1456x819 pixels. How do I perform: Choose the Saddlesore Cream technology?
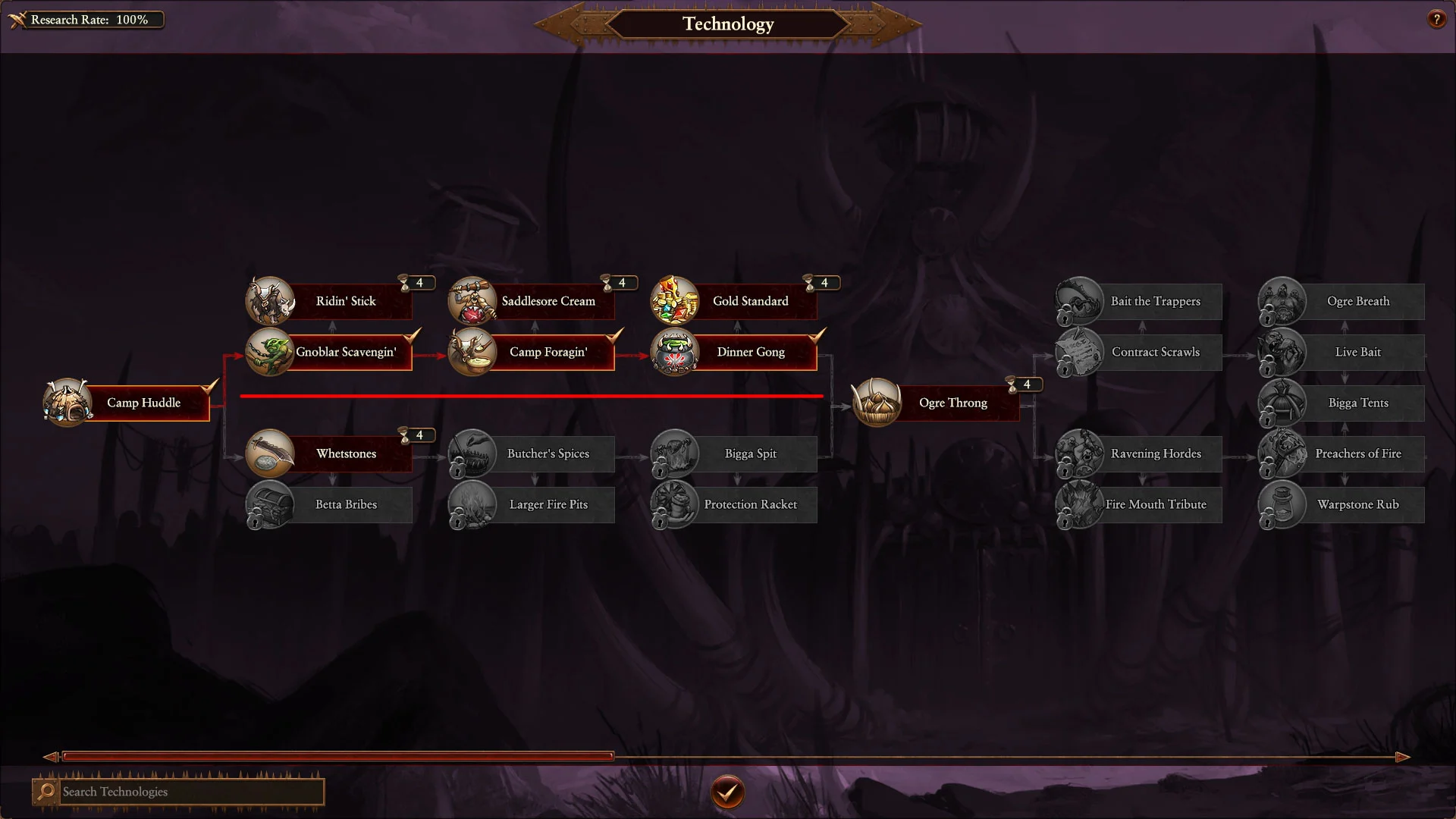(x=548, y=301)
